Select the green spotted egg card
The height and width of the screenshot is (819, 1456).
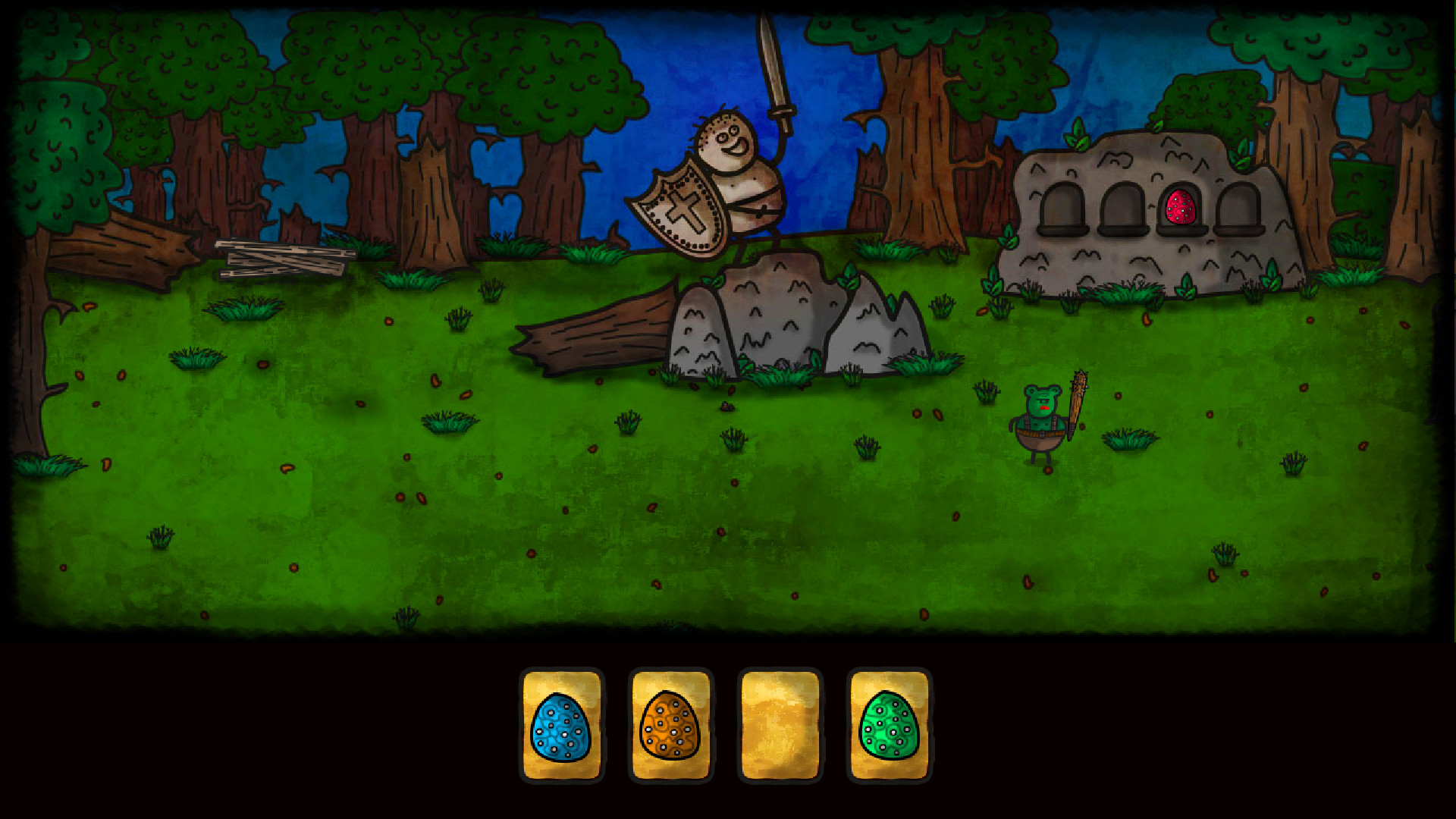tap(887, 724)
